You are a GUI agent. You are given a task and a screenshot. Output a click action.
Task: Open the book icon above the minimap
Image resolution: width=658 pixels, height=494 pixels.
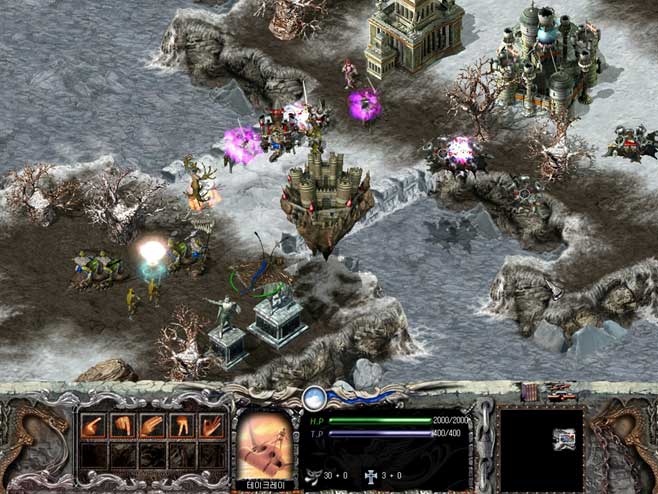click(529, 392)
